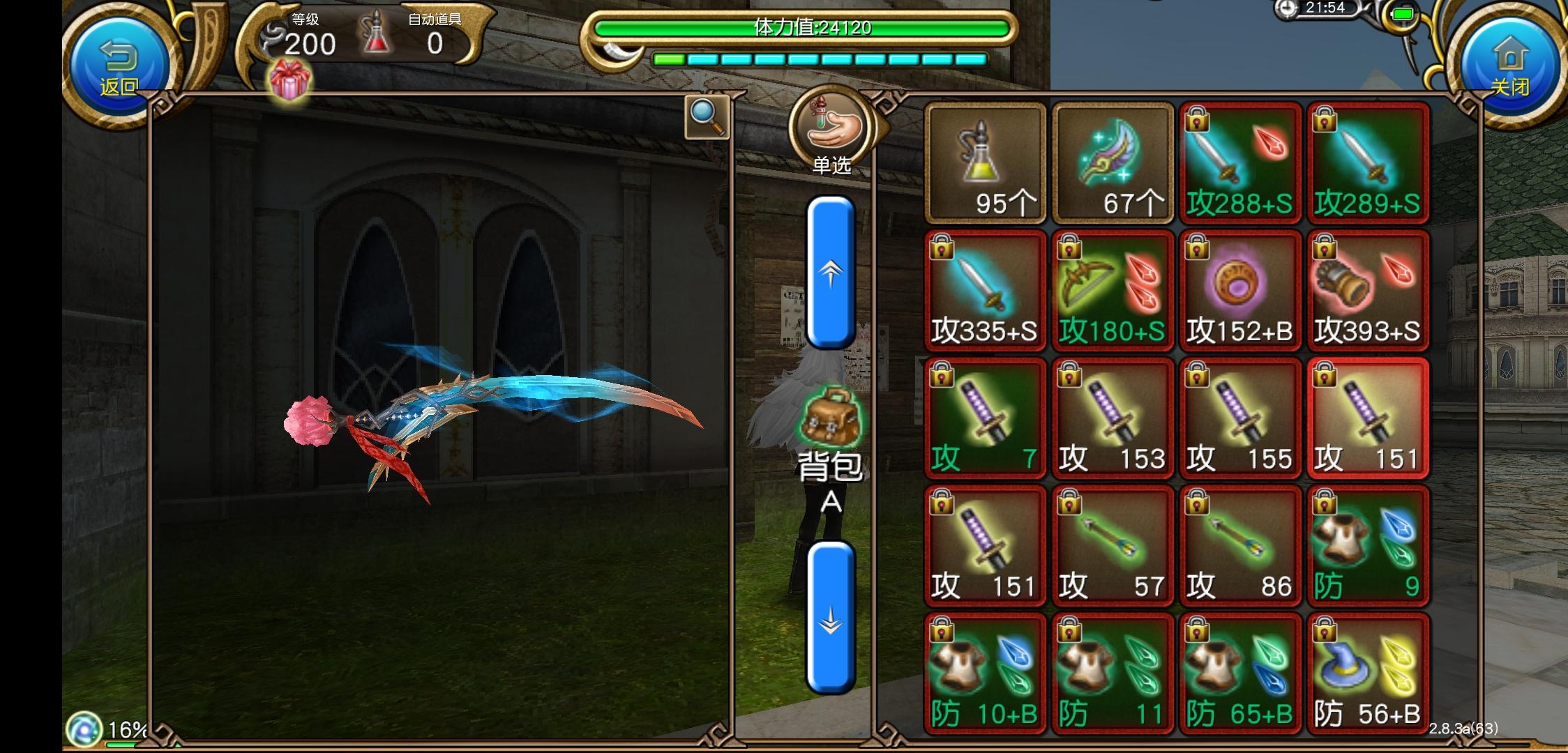Select the wizard hat labeled 防 56+B
1568x753 pixels.
pyautogui.click(x=1369, y=673)
